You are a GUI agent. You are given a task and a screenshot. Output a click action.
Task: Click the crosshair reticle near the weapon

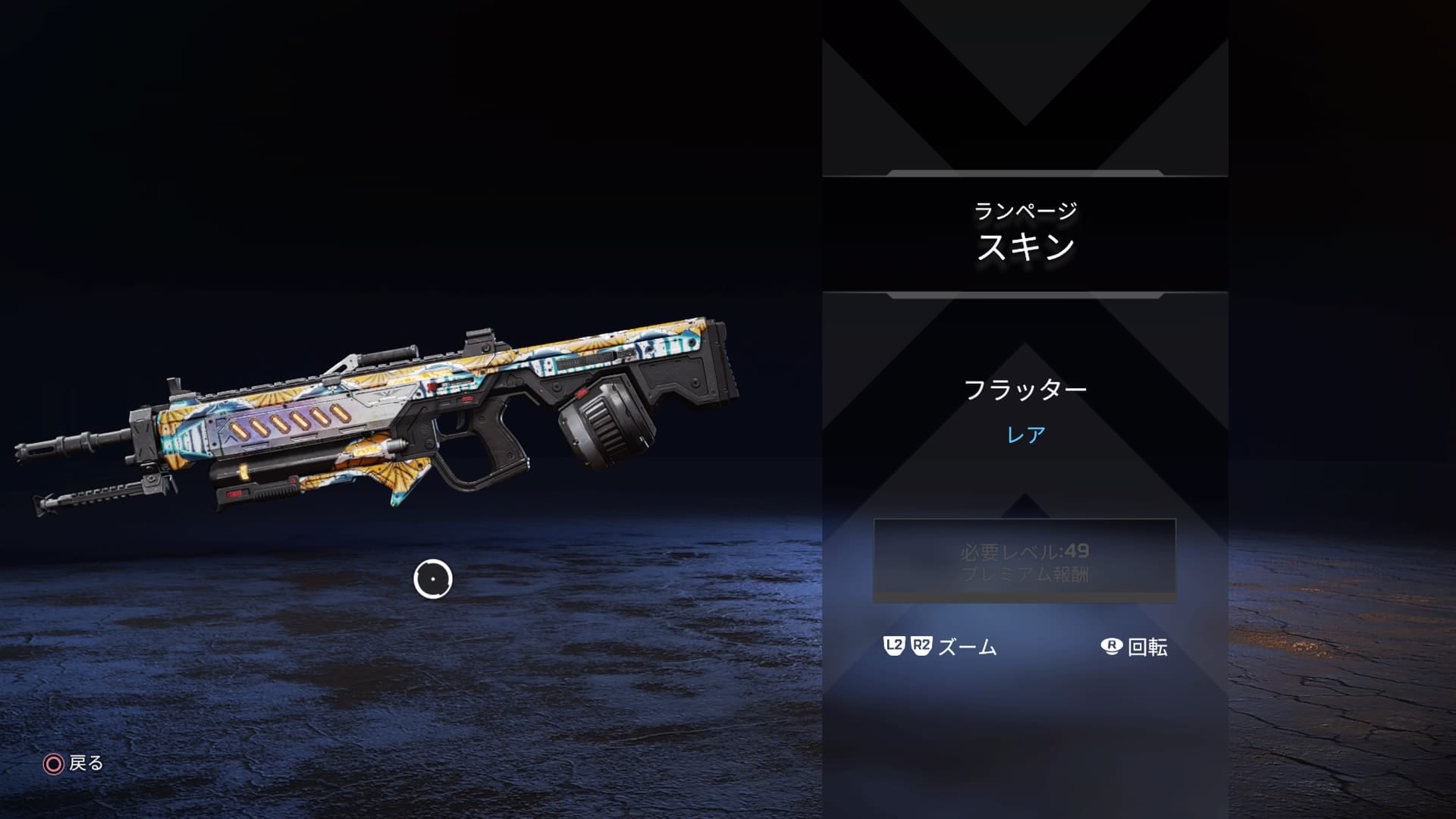(x=433, y=579)
